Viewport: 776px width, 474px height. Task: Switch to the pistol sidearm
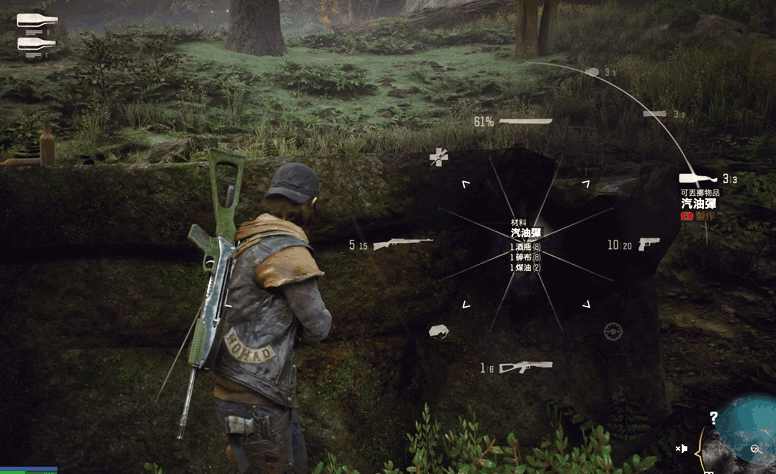pyautogui.click(x=648, y=243)
